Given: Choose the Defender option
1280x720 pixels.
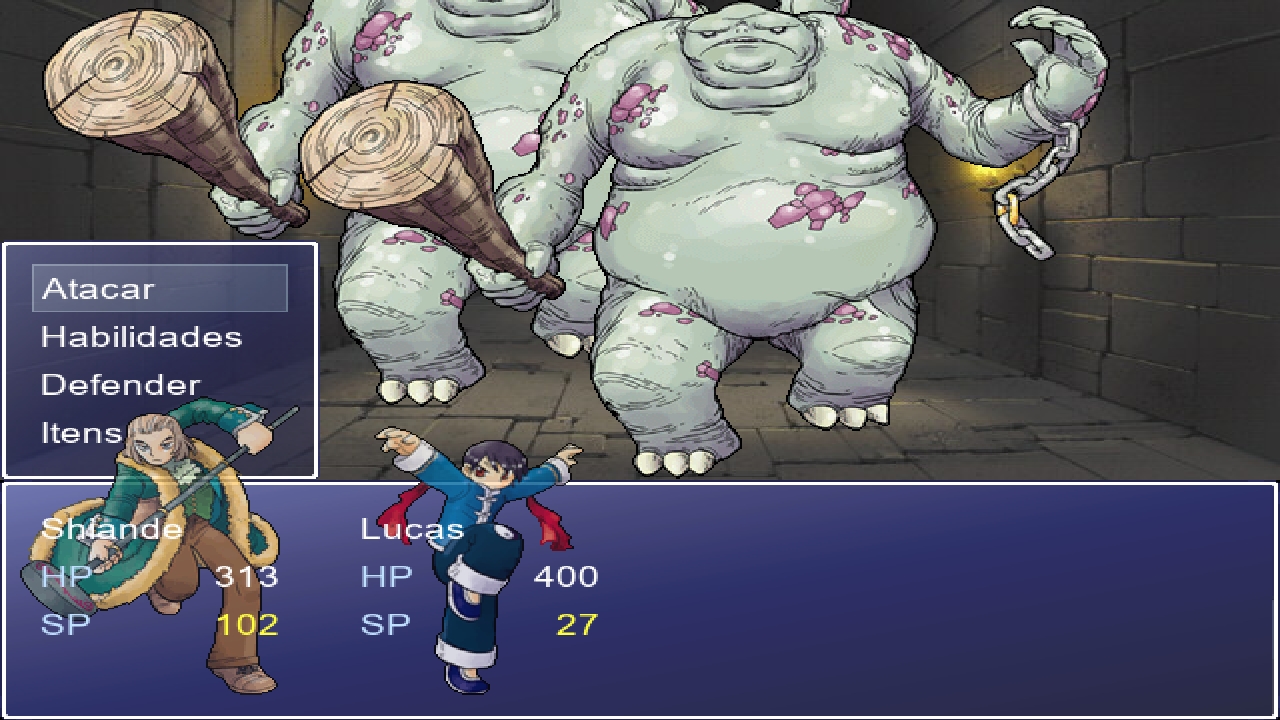Looking at the screenshot, I should tap(120, 384).
